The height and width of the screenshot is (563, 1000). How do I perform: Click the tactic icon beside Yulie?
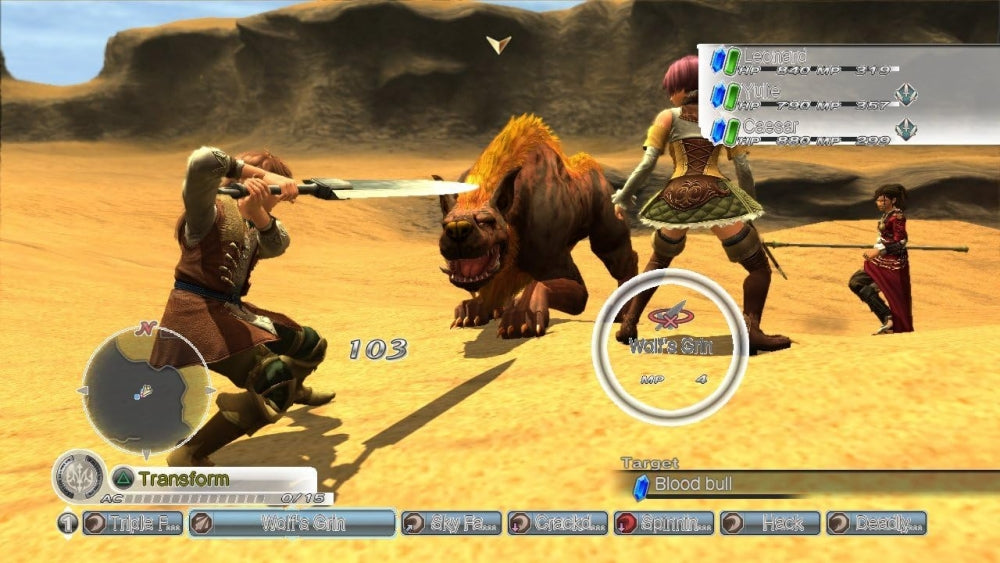point(906,95)
